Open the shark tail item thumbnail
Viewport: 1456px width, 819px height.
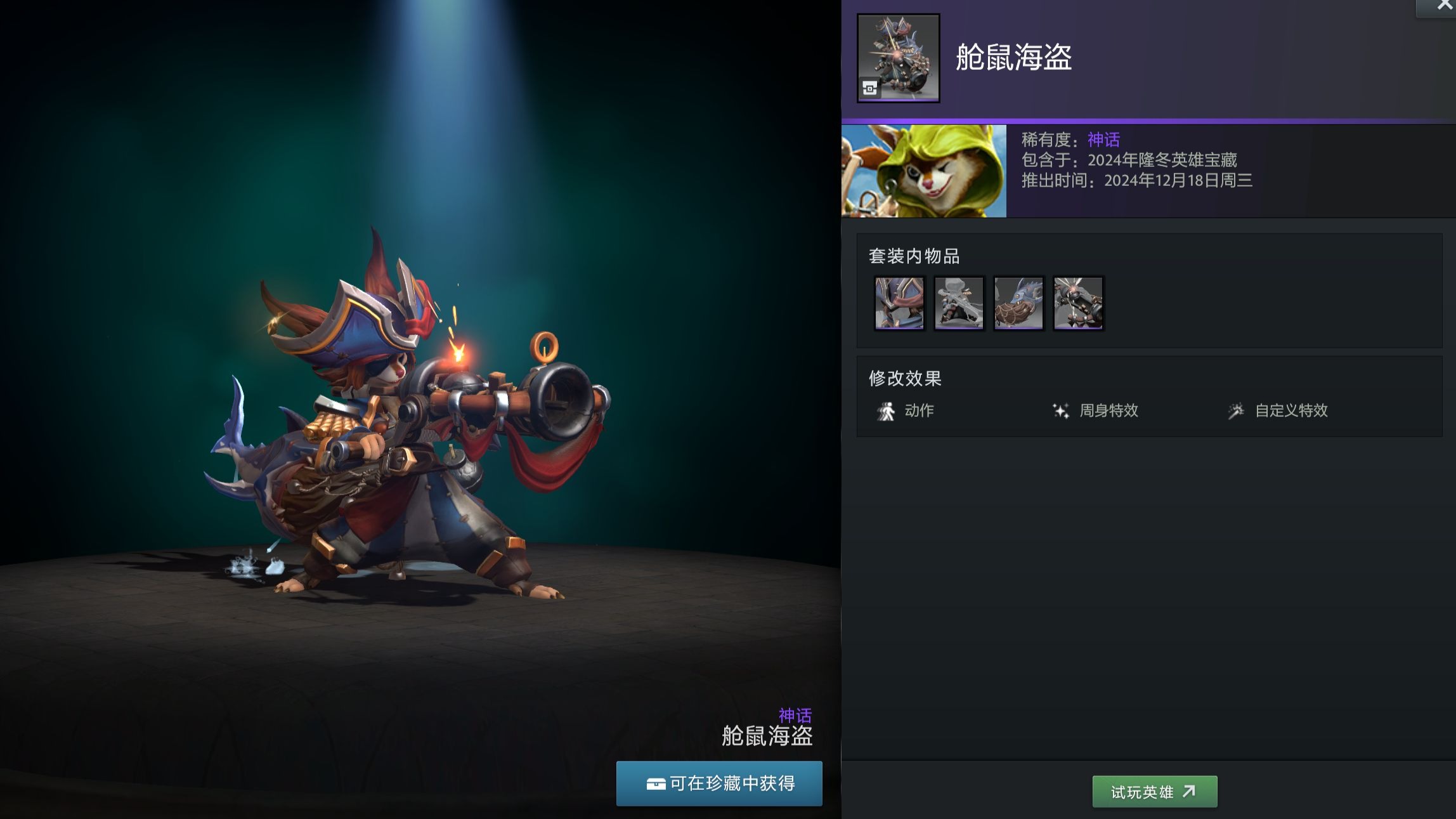[x=1018, y=304]
